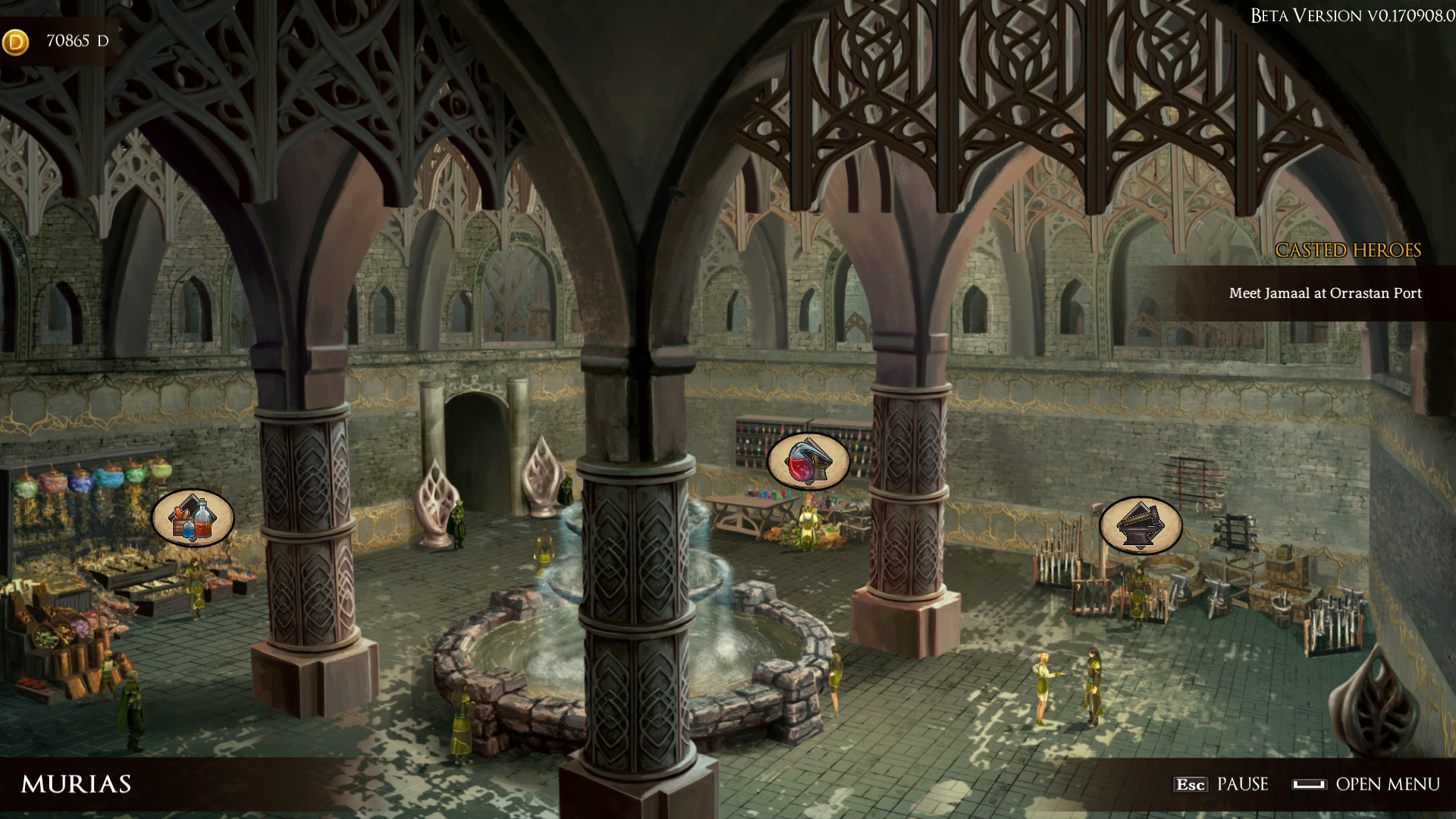1456x819 pixels.
Task: Click the Pause button
Action: click(1221, 784)
